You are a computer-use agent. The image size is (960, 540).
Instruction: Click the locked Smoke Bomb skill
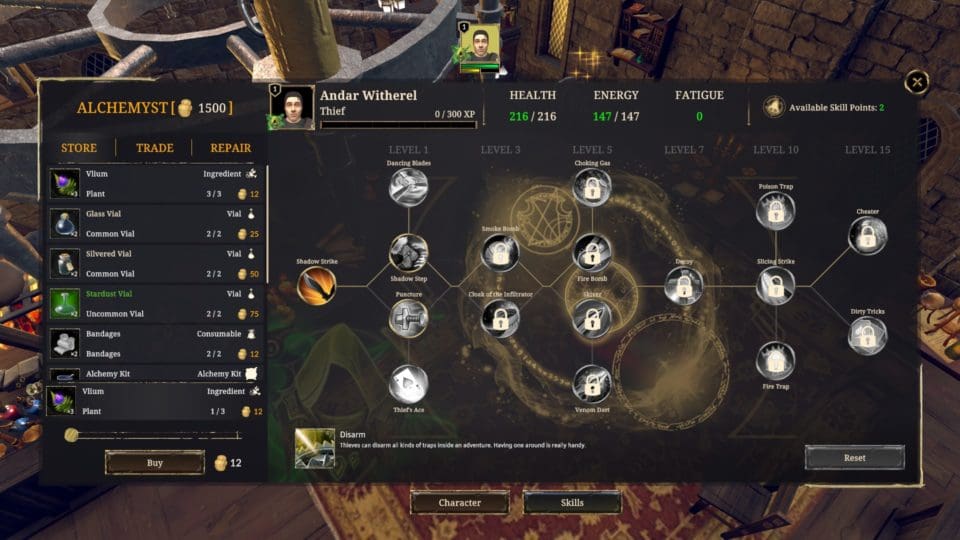[x=500, y=252]
